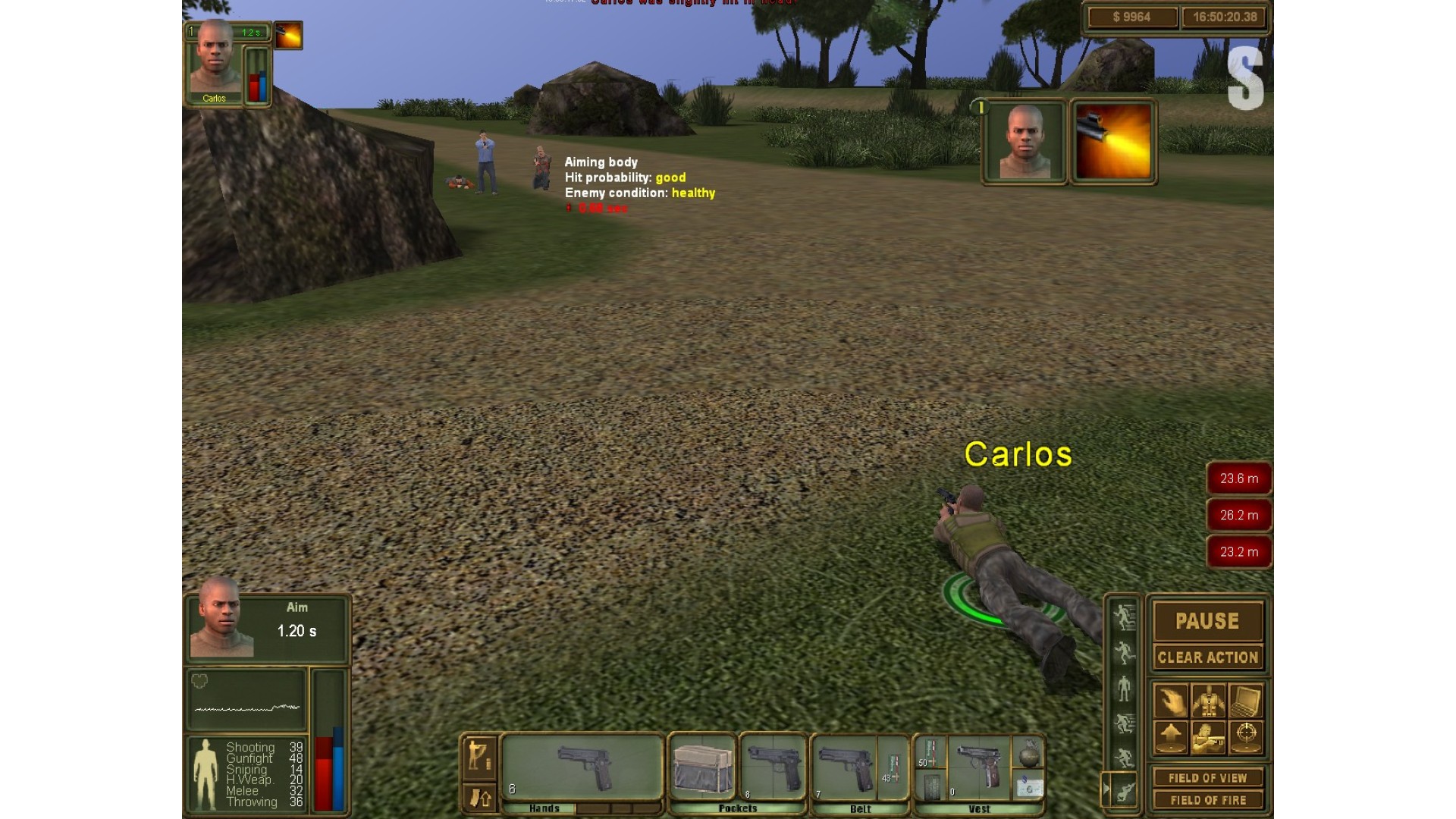1456x819 pixels.
Task: Select the 26.2 m enemy distance marker
Action: [x=1238, y=515]
